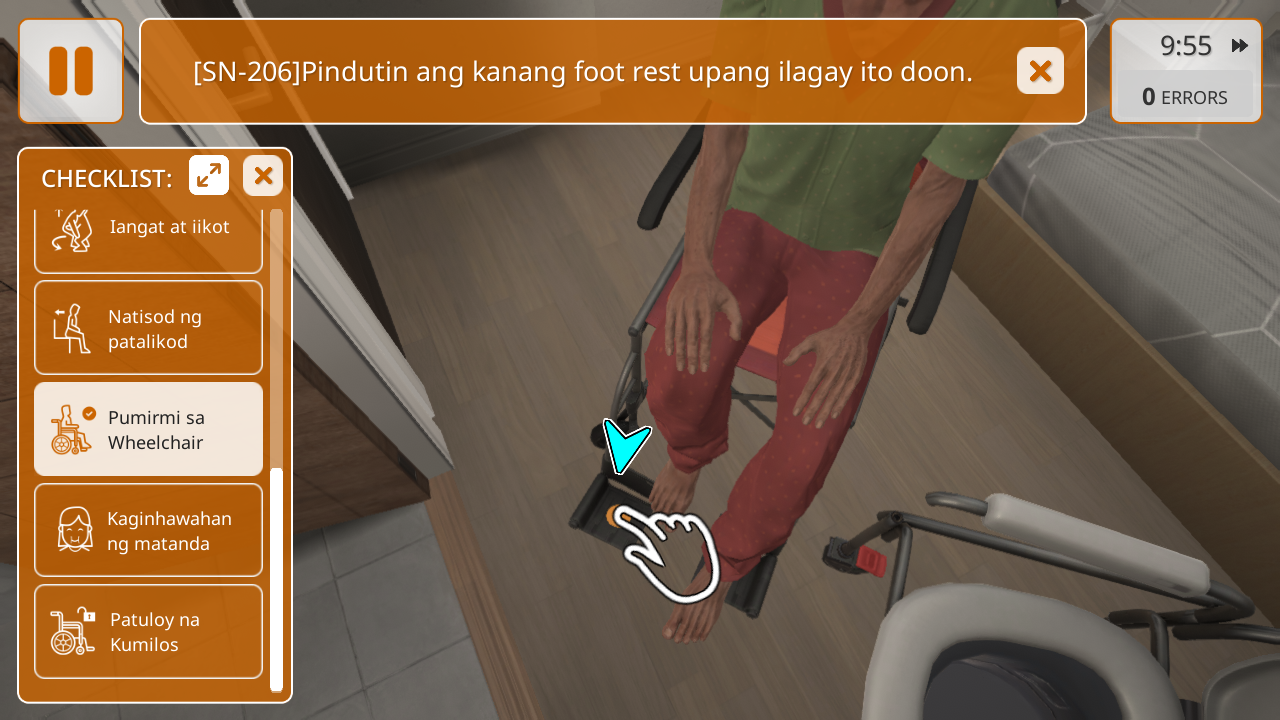Open the "Pumirmi sa Wheelchair" checklist step
1280x720 pixels.
[148, 429]
